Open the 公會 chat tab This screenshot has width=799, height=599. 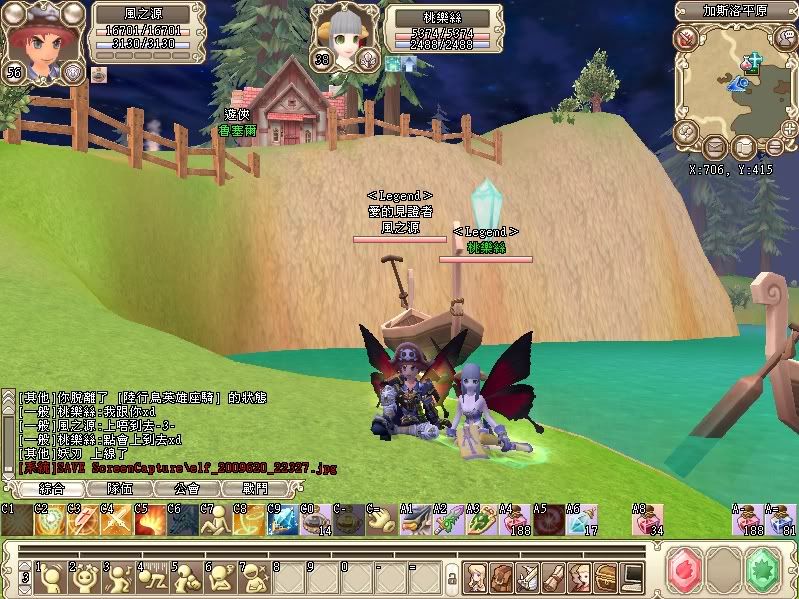point(188,489)
